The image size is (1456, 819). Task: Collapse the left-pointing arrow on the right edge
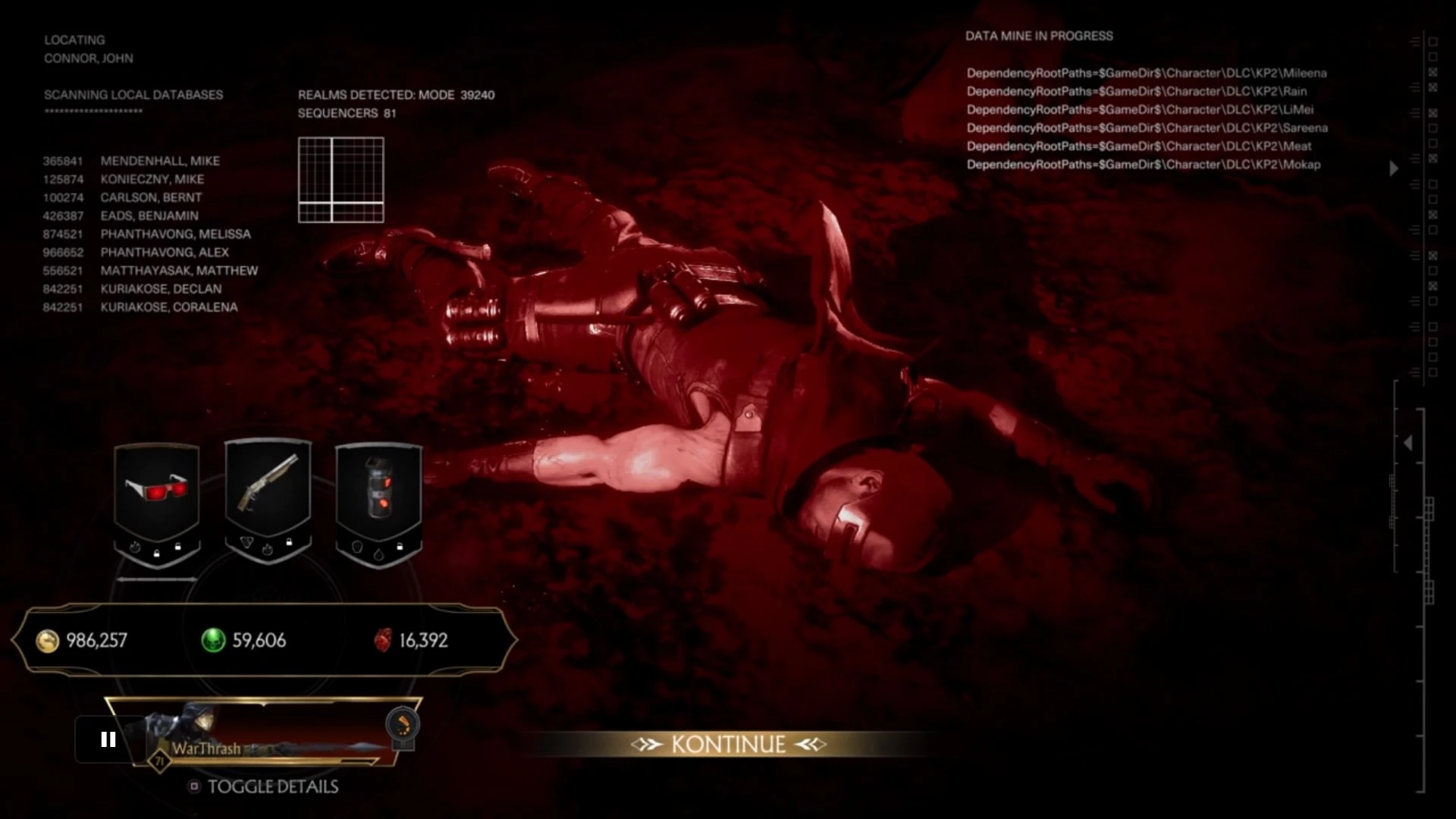coord(1408,442)
